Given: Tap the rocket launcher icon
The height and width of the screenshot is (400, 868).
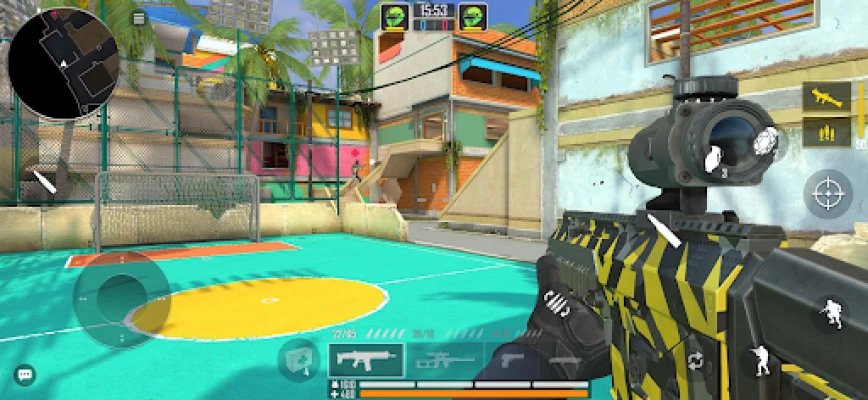Looking at the screenshot, I should [x=826, y=97].
